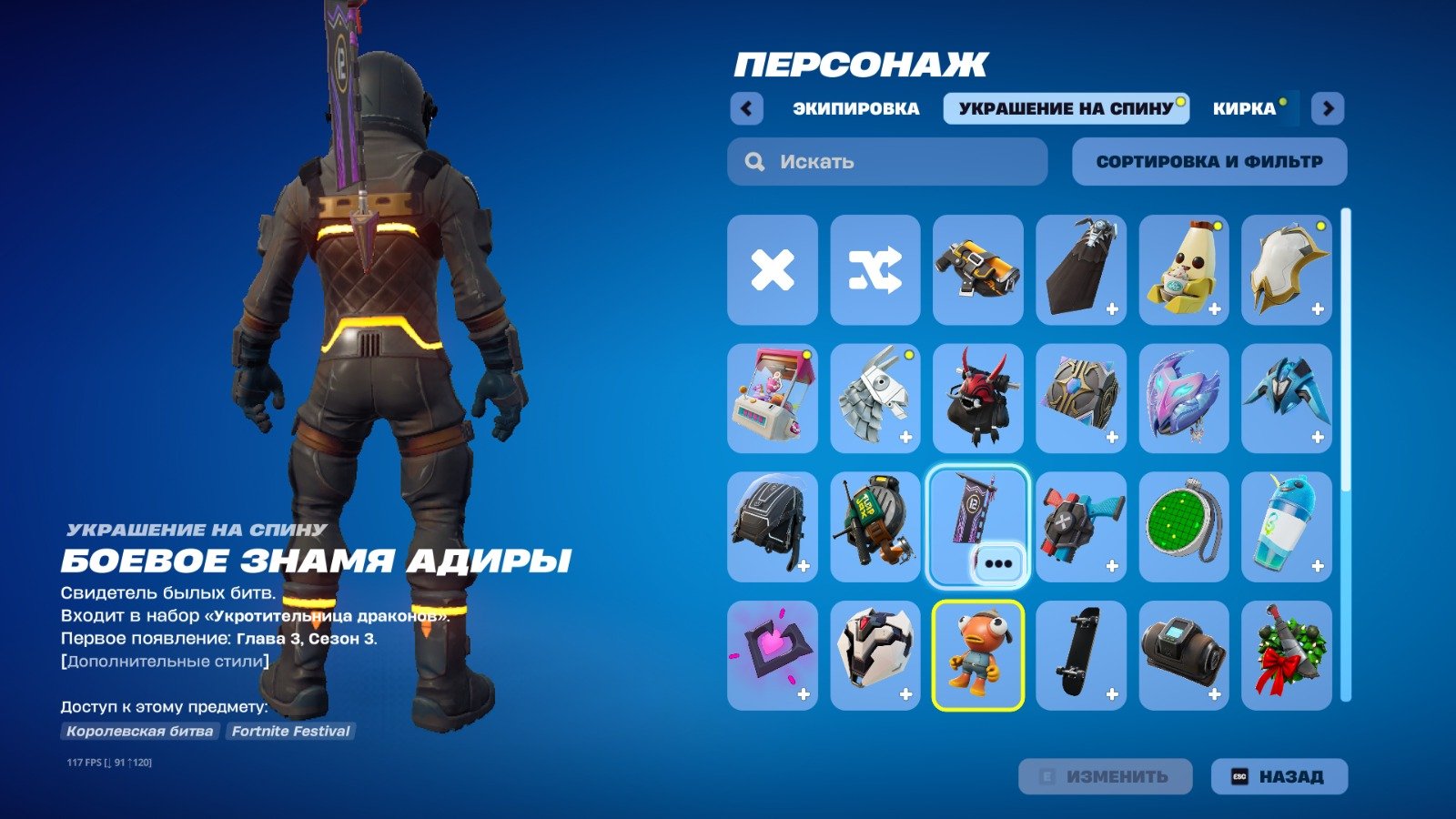
Task: Select the holiday wreath back bling
Action: coord(1287,655)
